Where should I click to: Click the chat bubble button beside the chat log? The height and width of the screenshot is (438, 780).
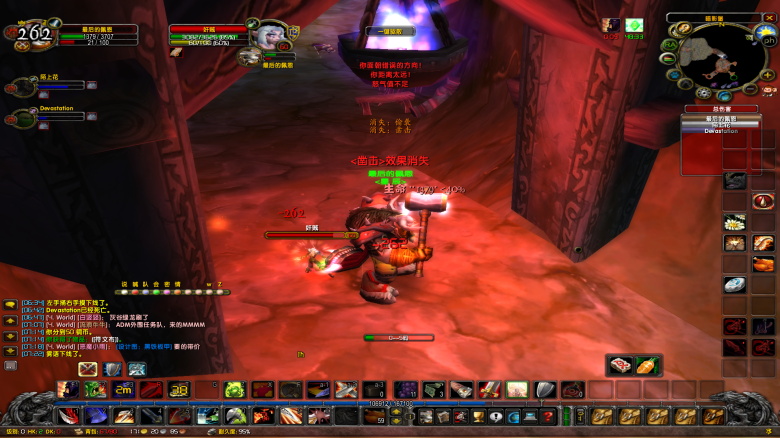point(10,302)
